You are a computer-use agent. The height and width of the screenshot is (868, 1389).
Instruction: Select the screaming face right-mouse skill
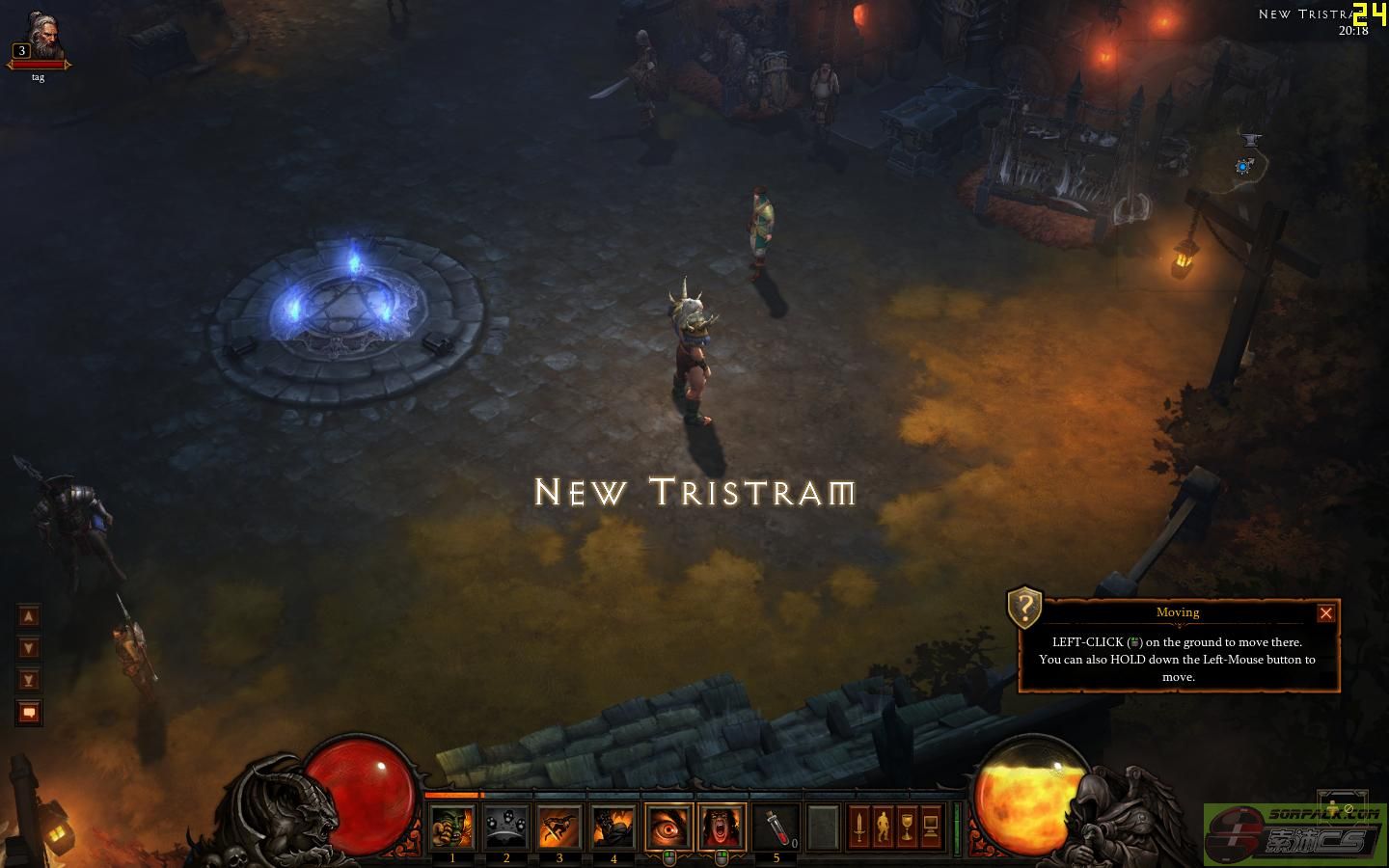[722, 827]
